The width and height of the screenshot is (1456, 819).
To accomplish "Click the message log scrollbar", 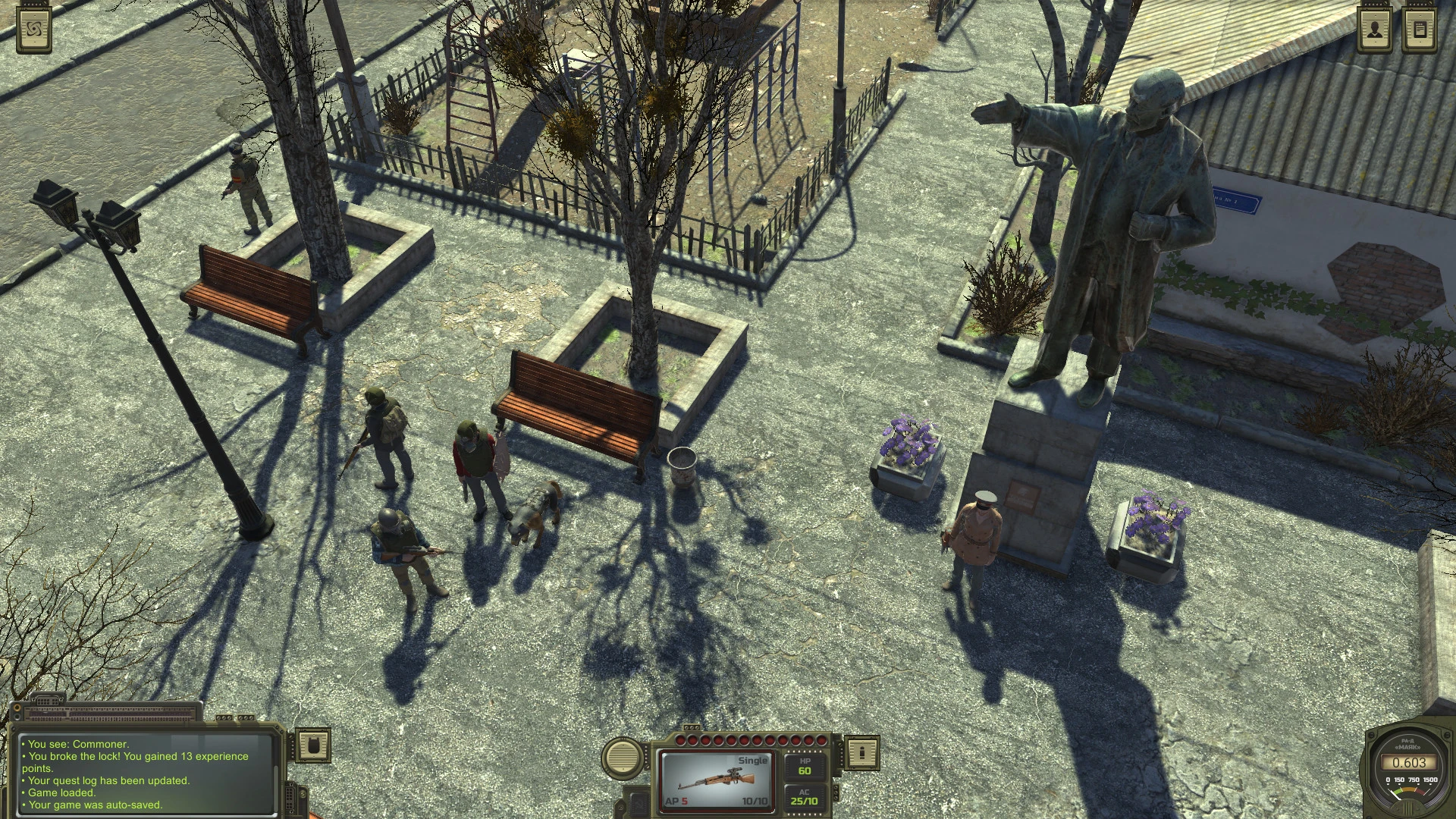I will (x=276, y=789).
